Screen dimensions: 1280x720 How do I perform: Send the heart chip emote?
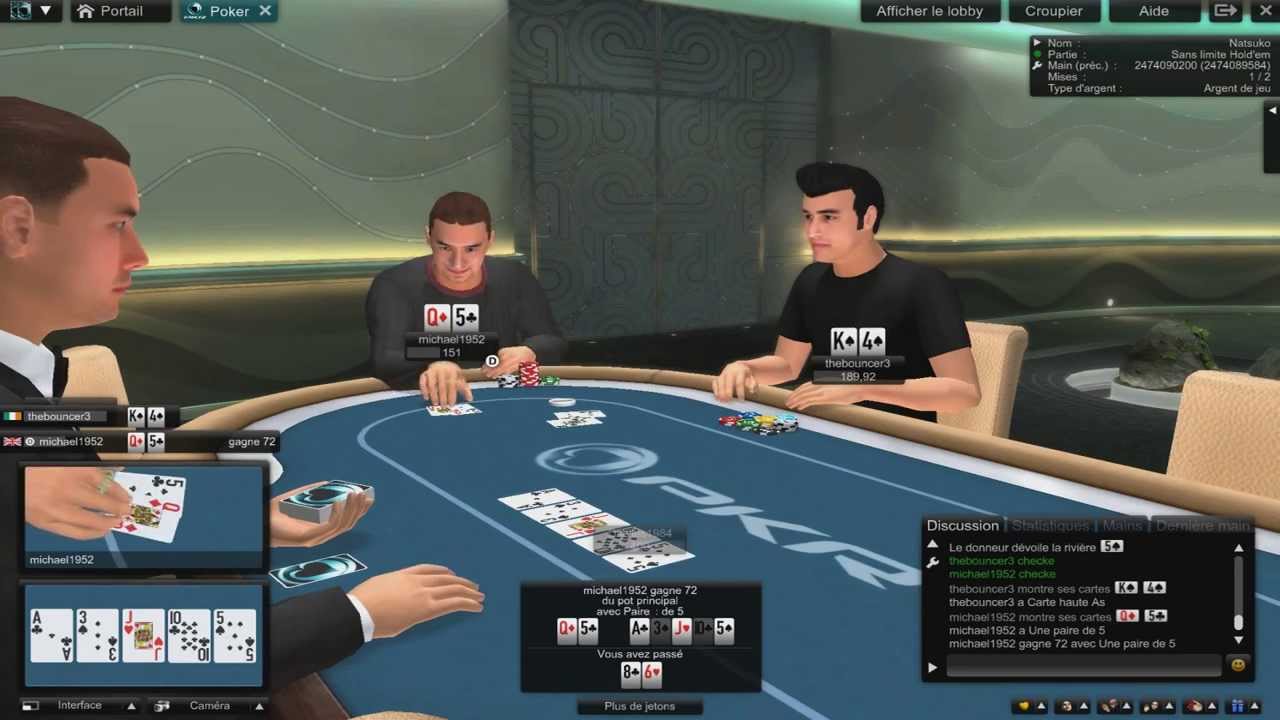point(1023,705)
